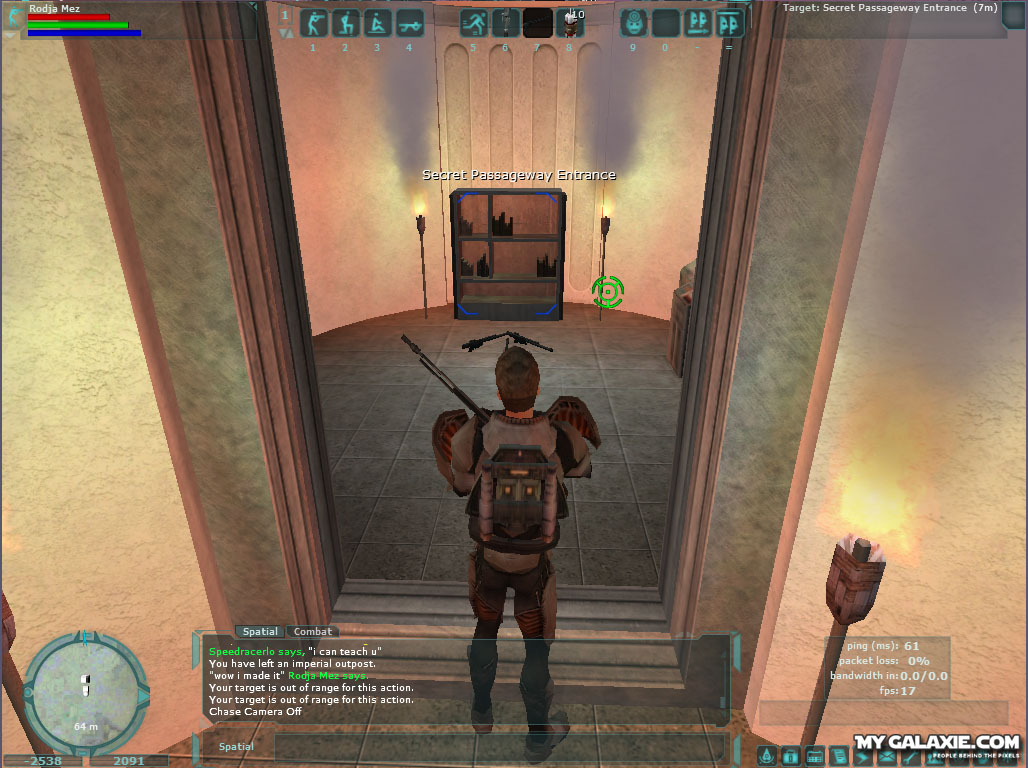
Task: Activate the kneeling posture slot
Action: tap(345, 23)
